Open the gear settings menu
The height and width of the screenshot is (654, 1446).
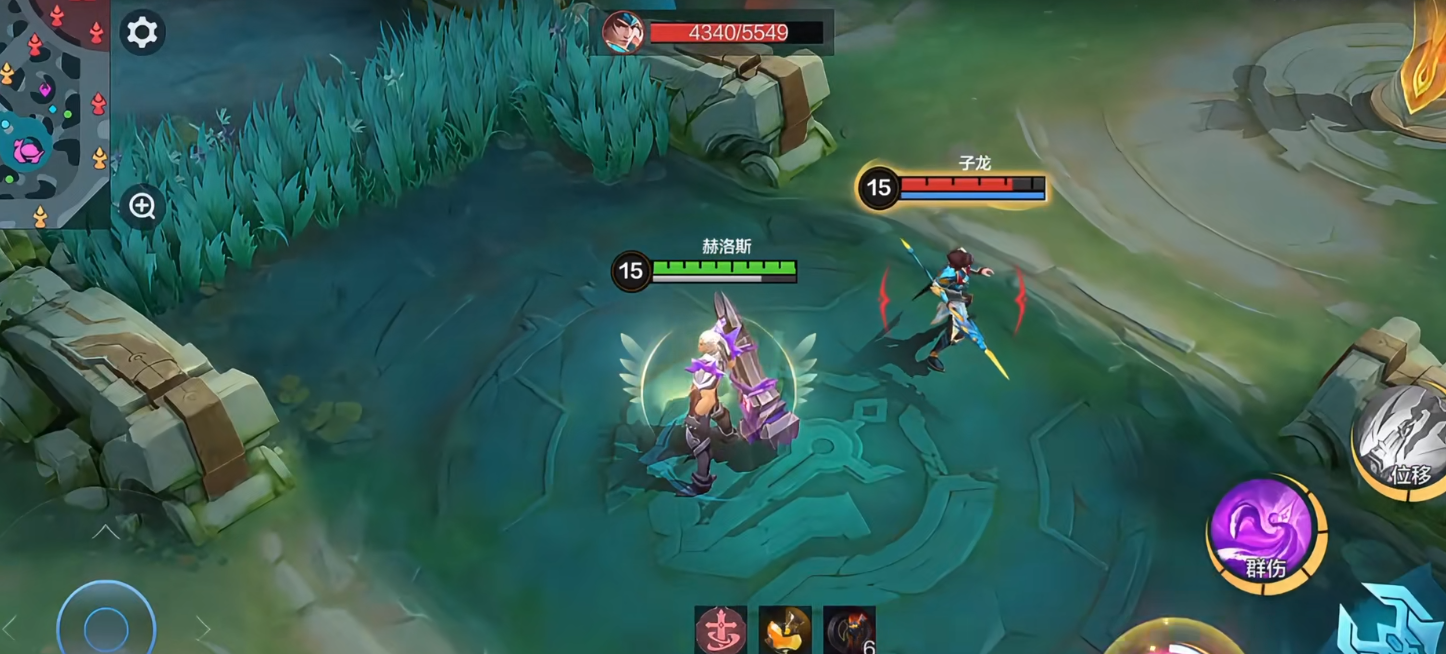[142, 33]
